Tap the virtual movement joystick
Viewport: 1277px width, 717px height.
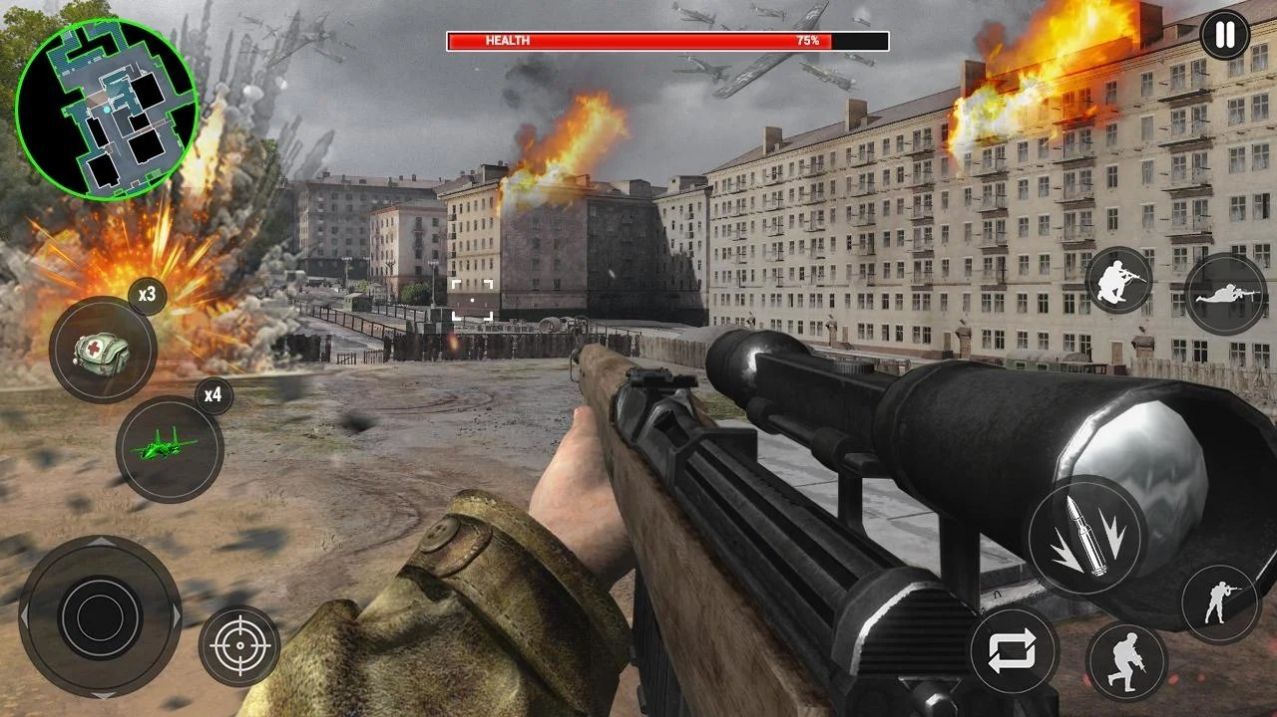pyautogui.click(x=100, y=617)
